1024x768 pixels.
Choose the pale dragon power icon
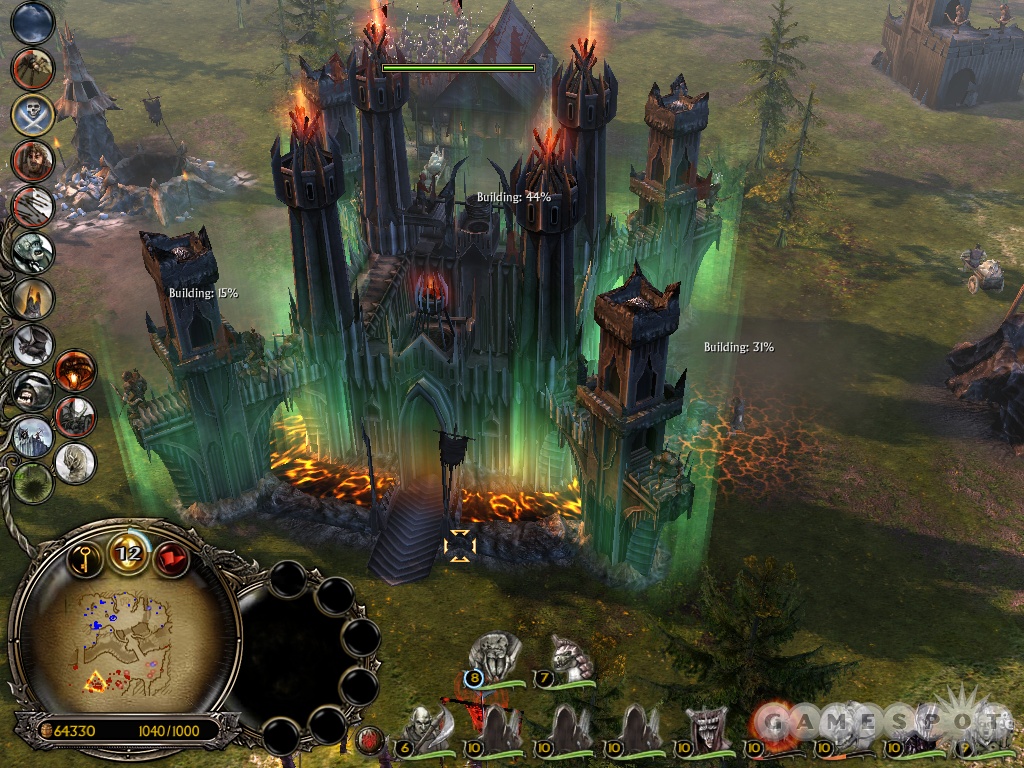[x=76, y=462]
